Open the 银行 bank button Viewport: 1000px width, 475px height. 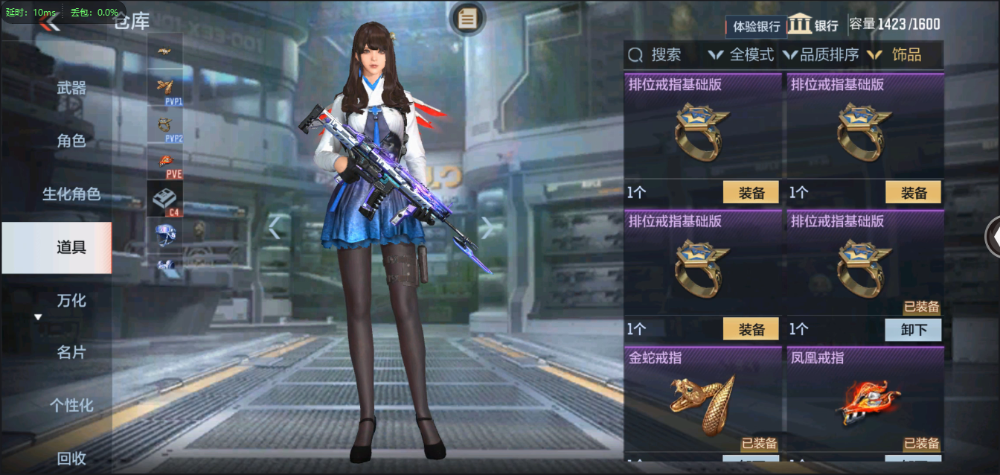pyautogui.click(x=813, y=26)
